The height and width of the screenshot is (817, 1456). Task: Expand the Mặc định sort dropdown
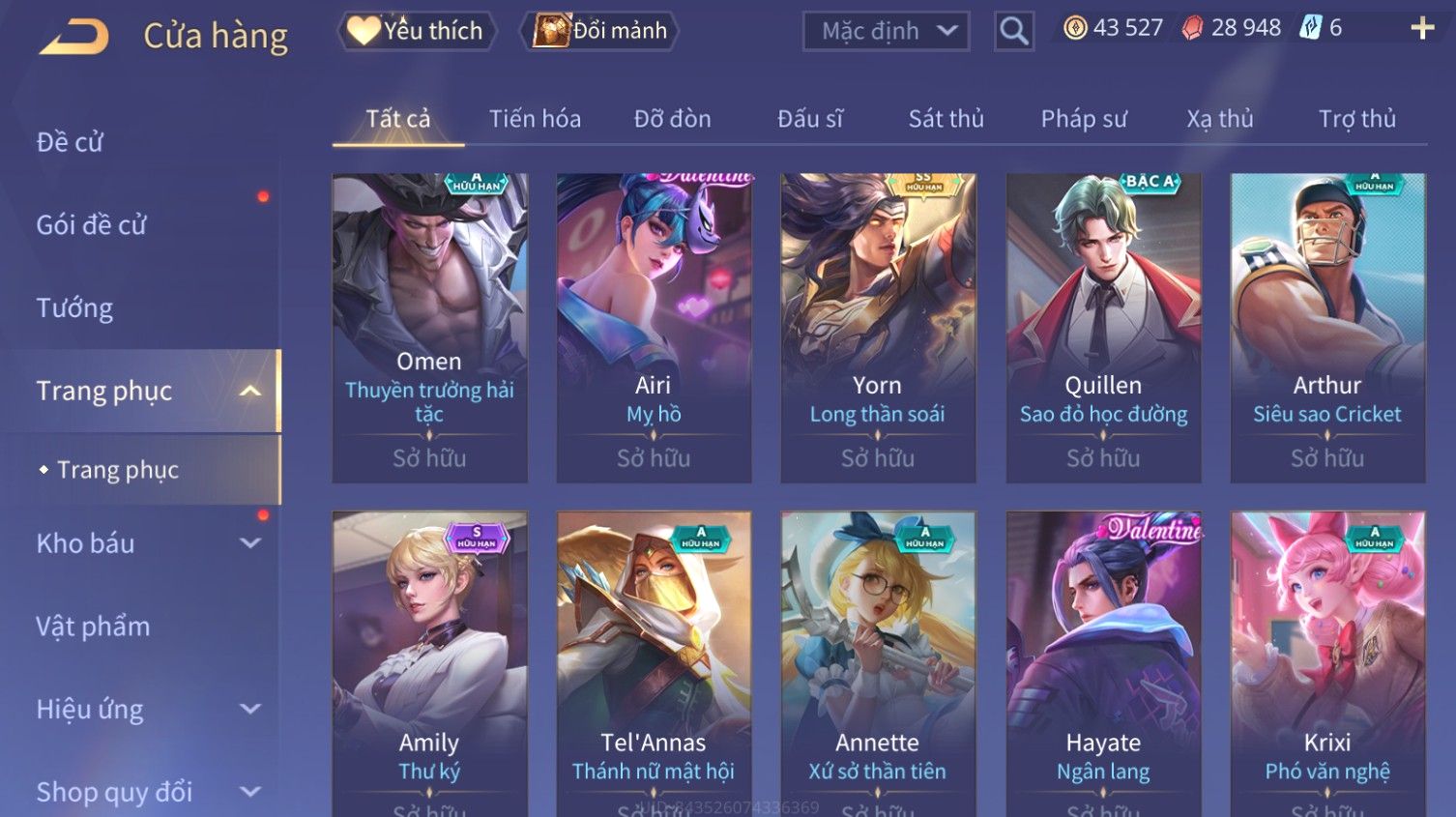pos(887,32)
